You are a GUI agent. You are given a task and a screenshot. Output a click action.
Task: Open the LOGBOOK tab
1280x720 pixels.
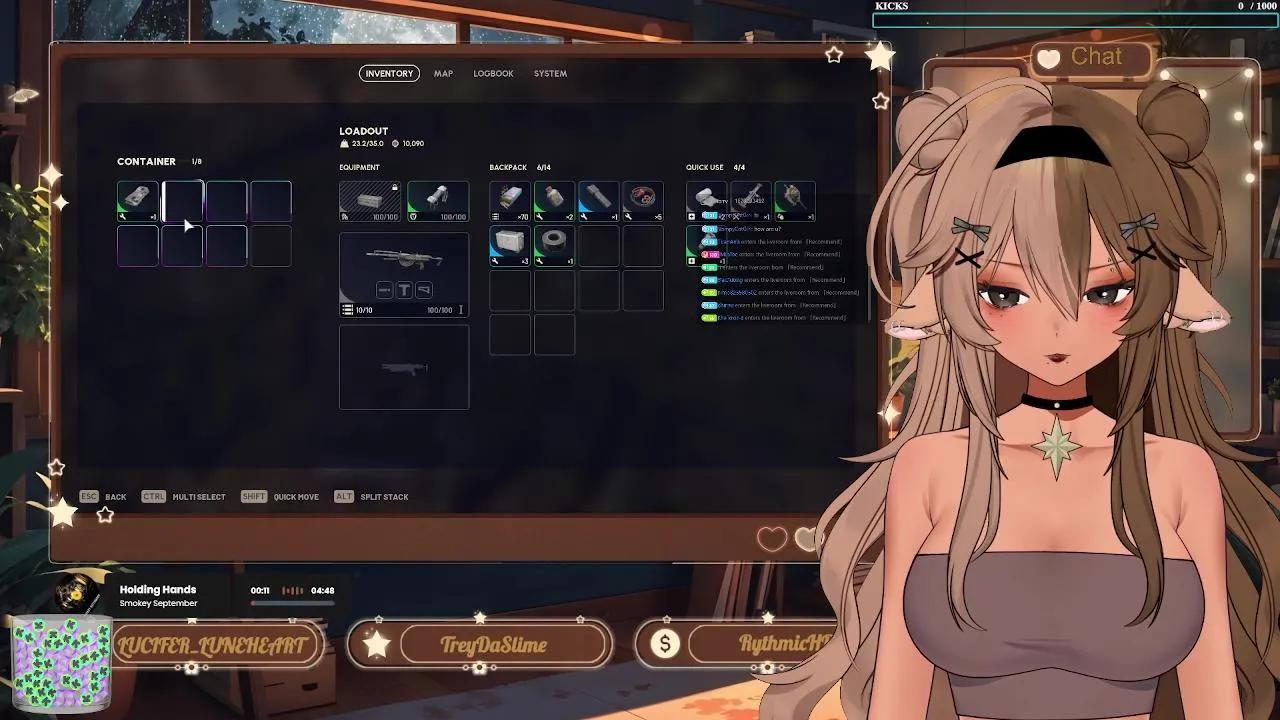pyautogui.click(x=494, y=73)
